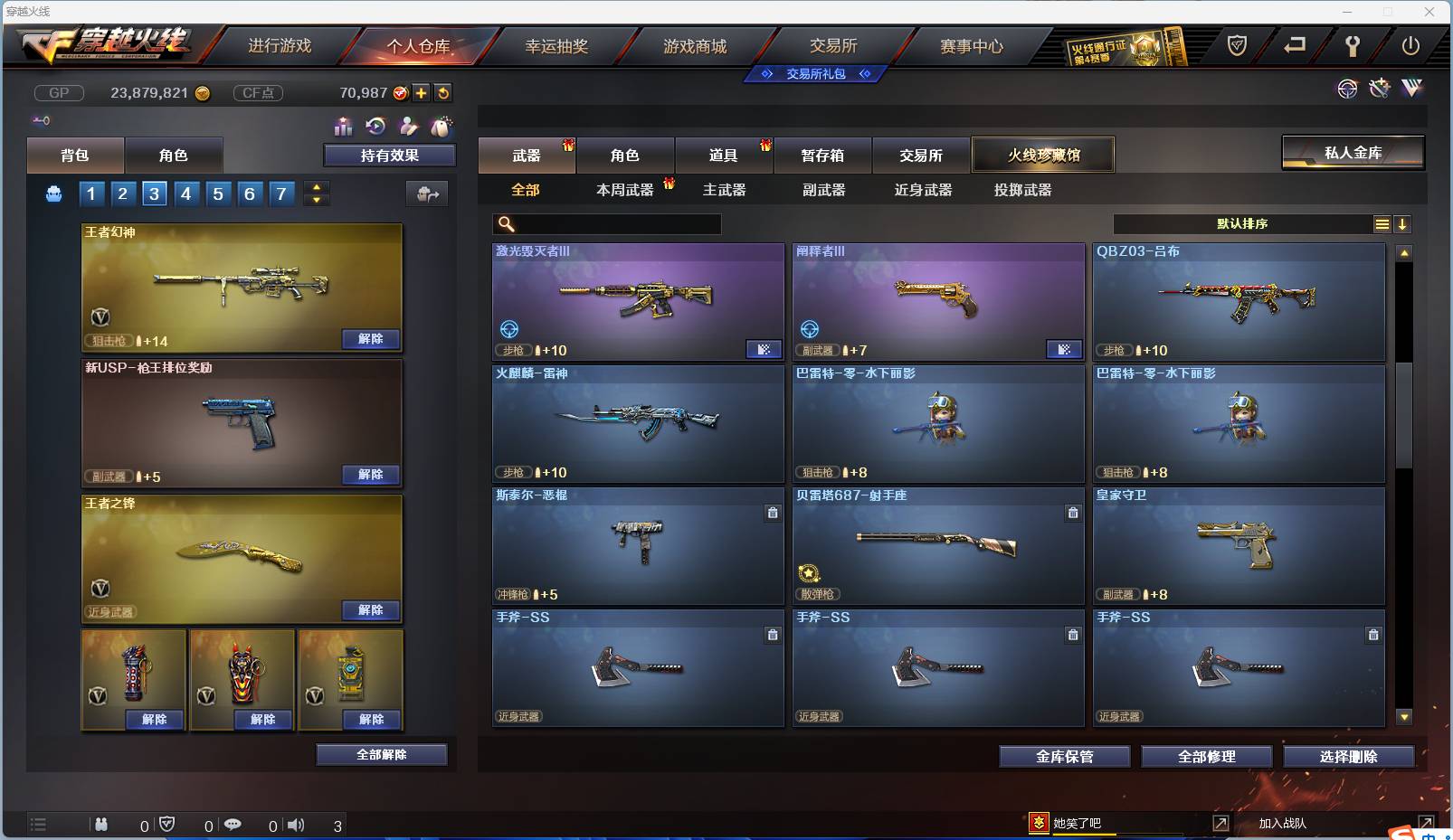Viewport: 1453px width, 840px height.
Task: Click the circular replay icon above the backpack panel
Action: pyautogui.click(x=375, y=127)
